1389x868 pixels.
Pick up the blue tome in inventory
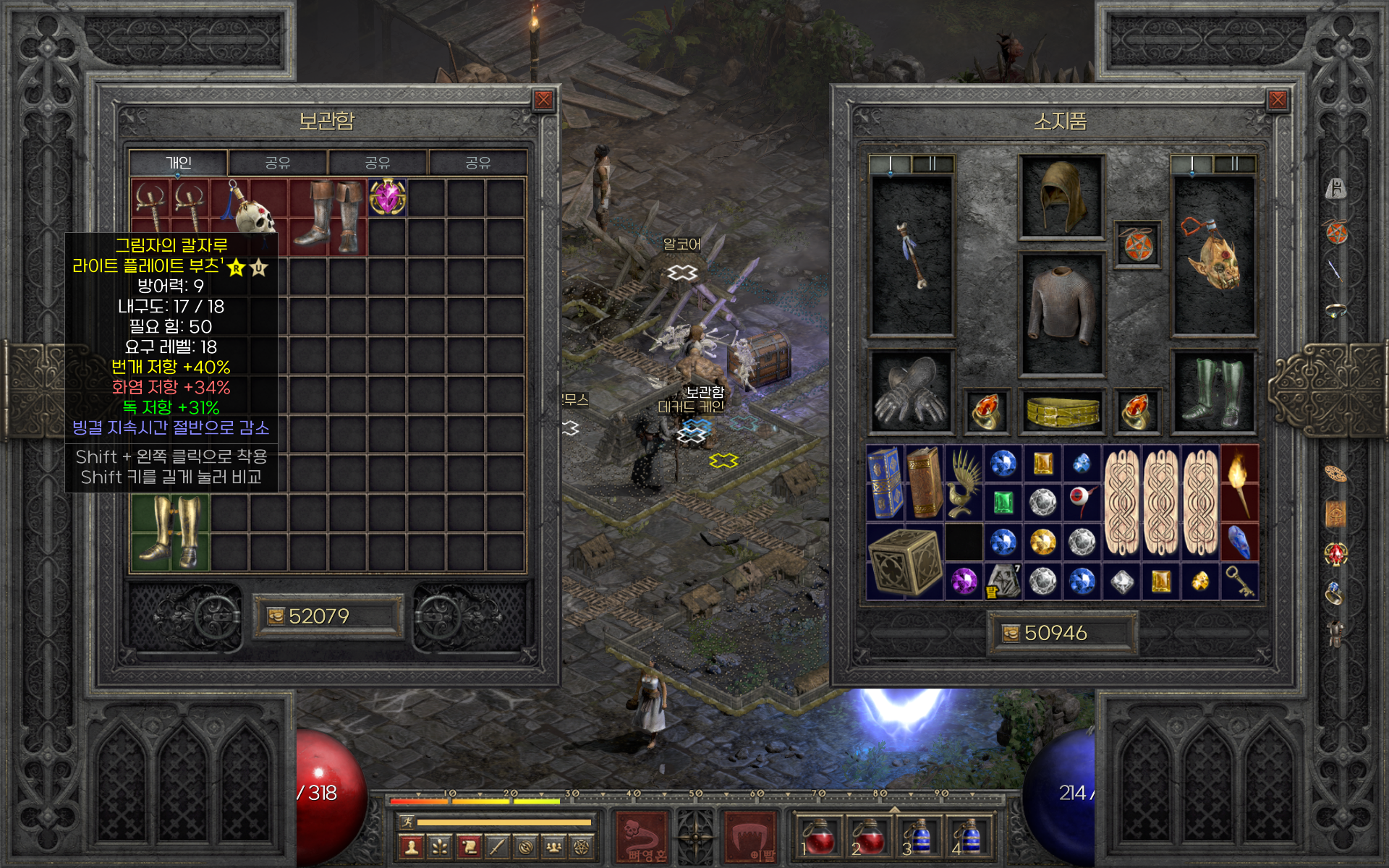[885, 483]
